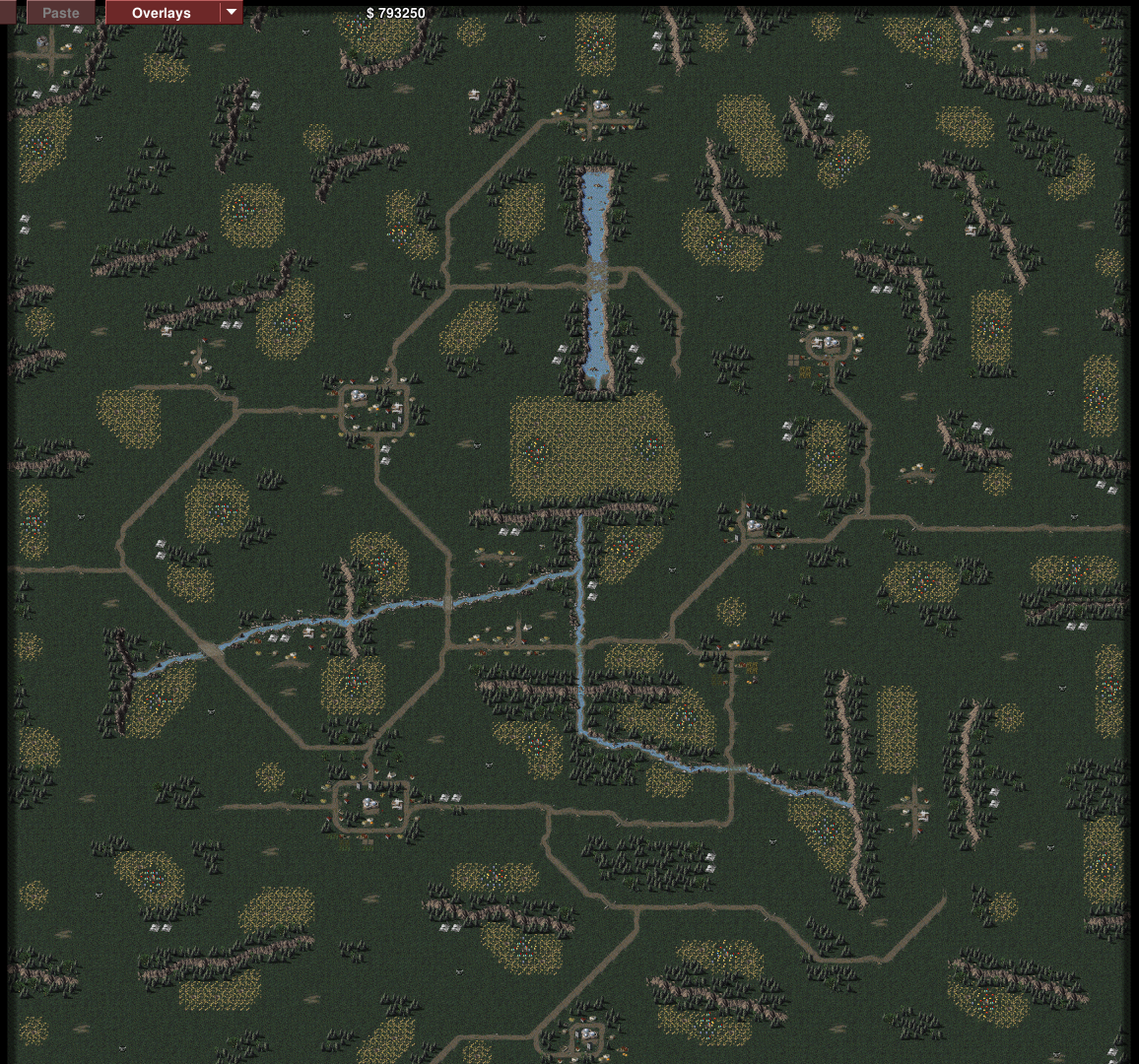Open the Overlays dropdown
The image size is (1139, 1064).
click(x=232, y=13)
